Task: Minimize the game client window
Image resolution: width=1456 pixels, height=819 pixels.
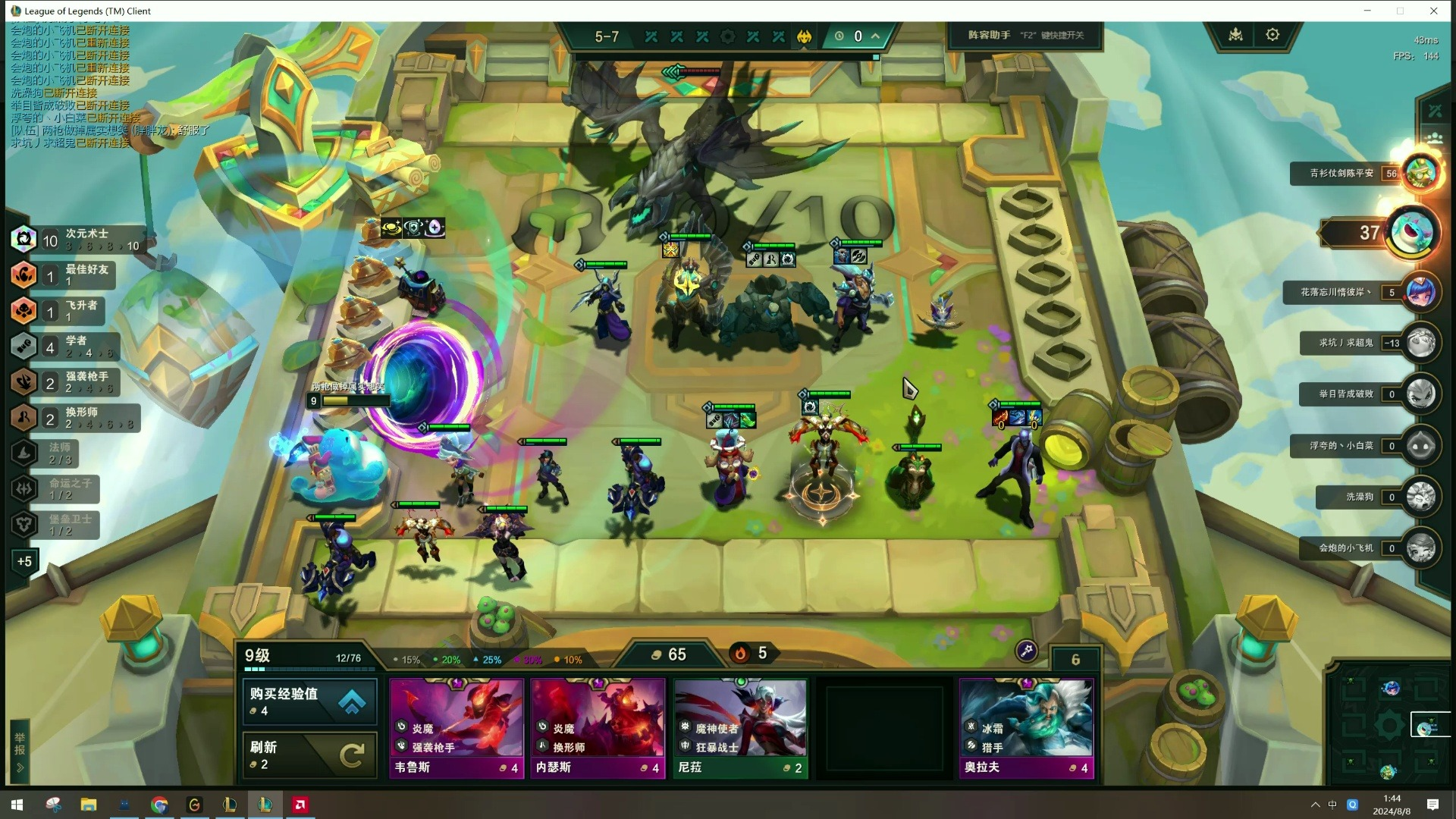Action: click(1367, 11)
